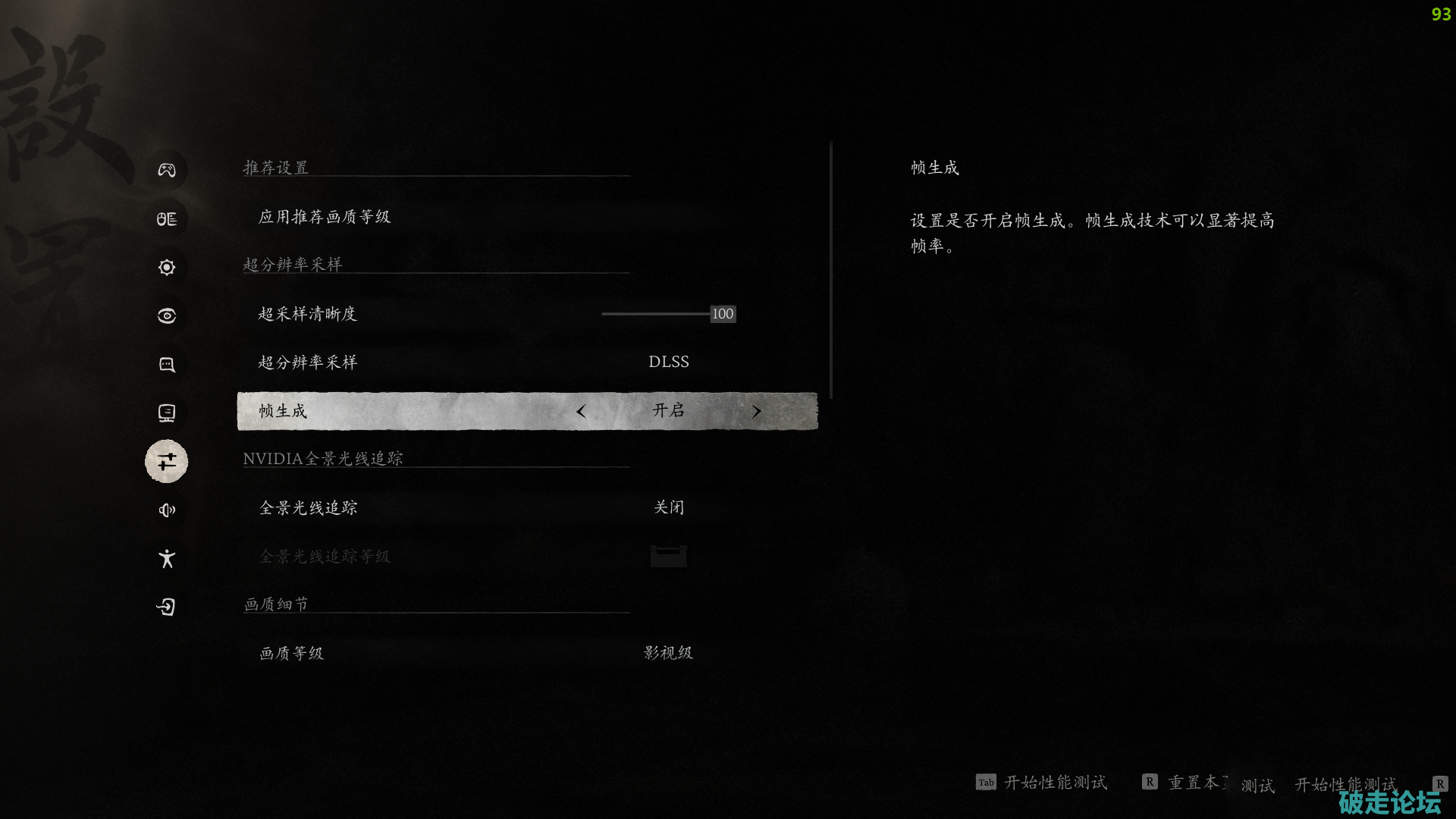Open the sun-shaped brightness settings tab

coord(167,267)
